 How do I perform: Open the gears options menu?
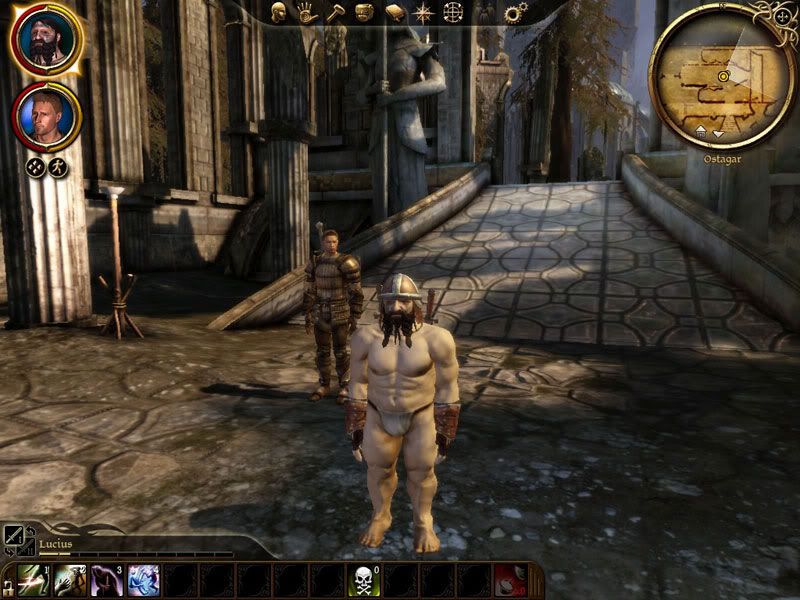coord(515,12)
